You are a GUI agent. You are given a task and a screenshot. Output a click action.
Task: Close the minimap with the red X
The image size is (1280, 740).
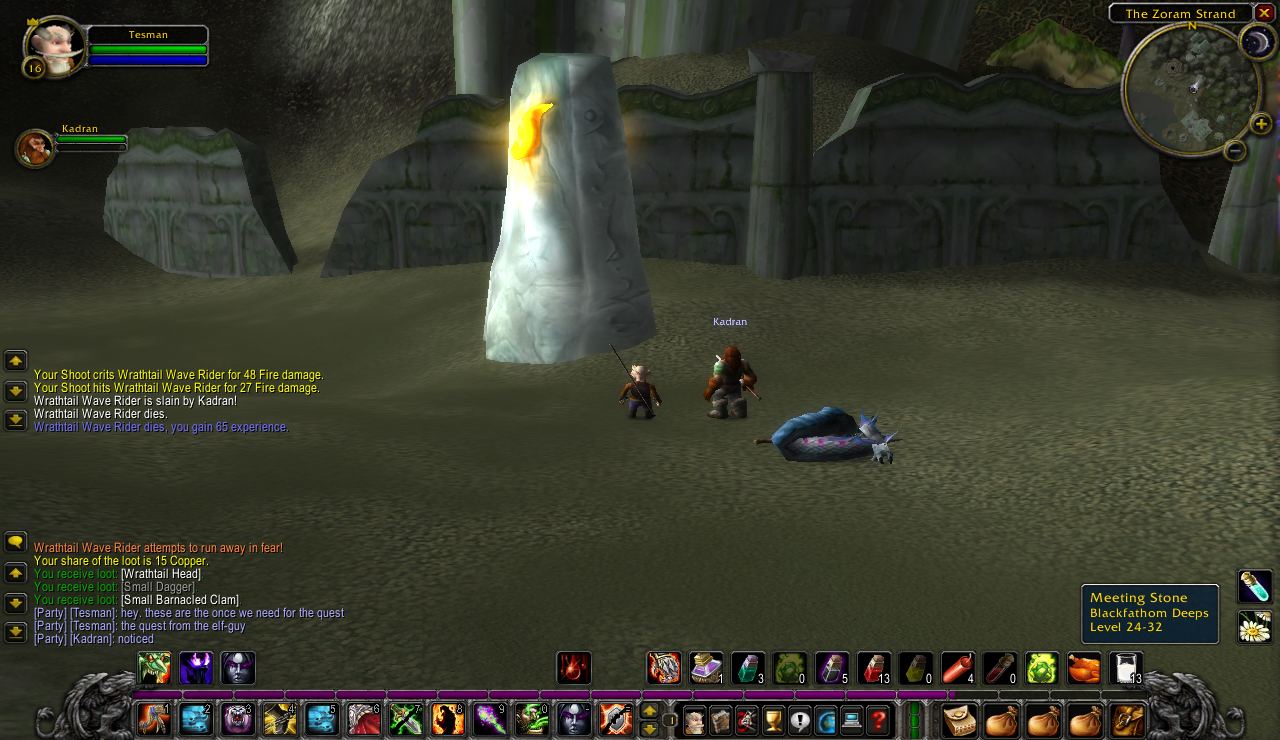(x=1265, y=13)
